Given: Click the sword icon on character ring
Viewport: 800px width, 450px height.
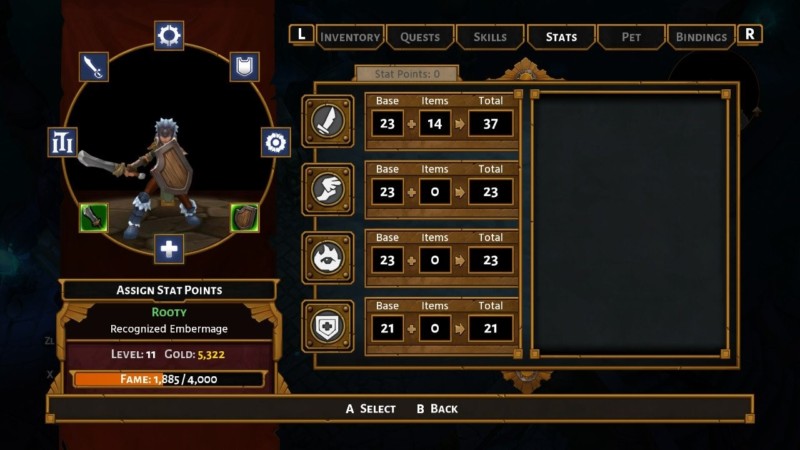Looking at the screenshot, I should point(93,67).
